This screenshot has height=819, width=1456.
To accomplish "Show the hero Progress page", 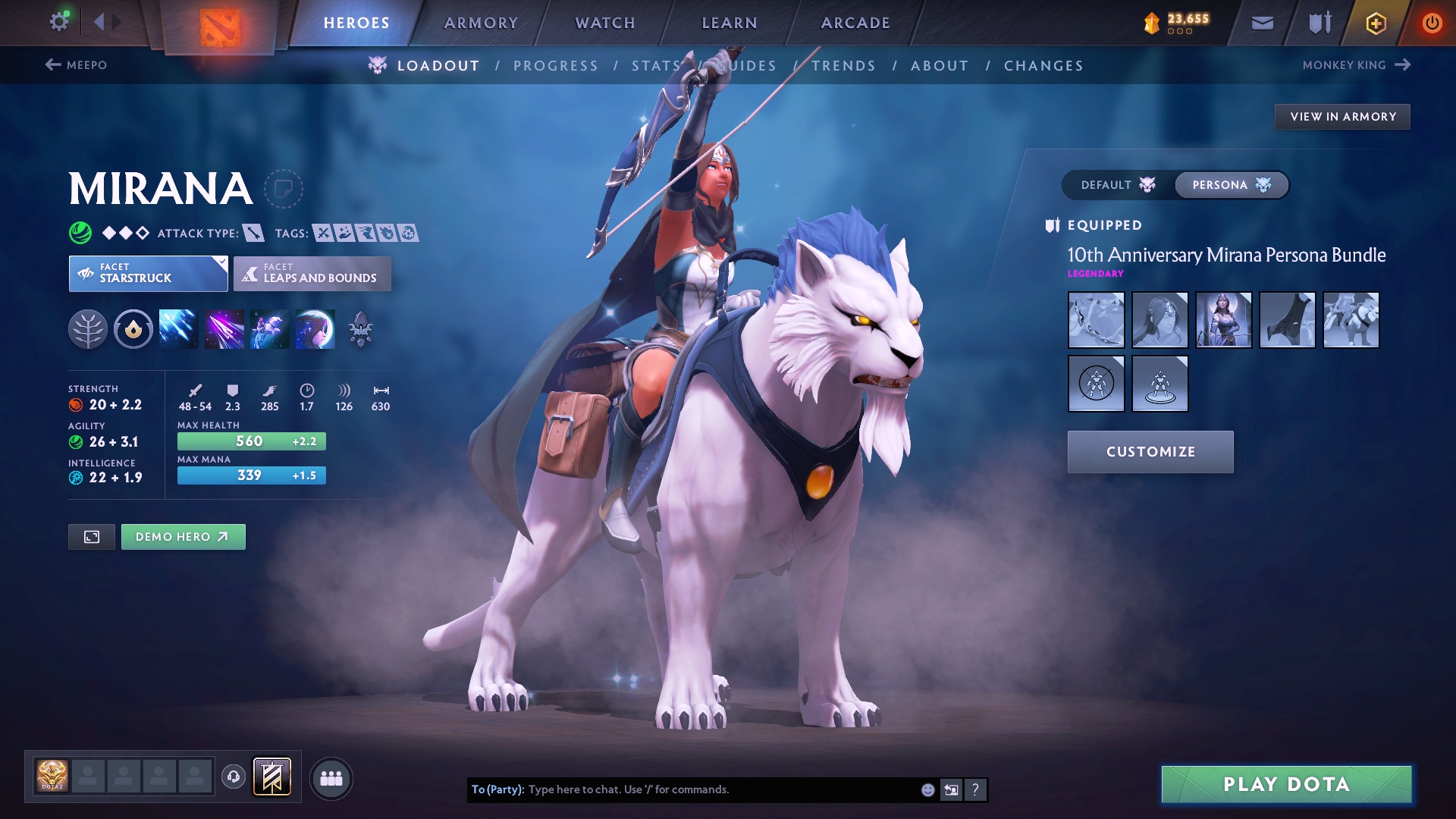I will pyautogui.click(x=556, y=66).
